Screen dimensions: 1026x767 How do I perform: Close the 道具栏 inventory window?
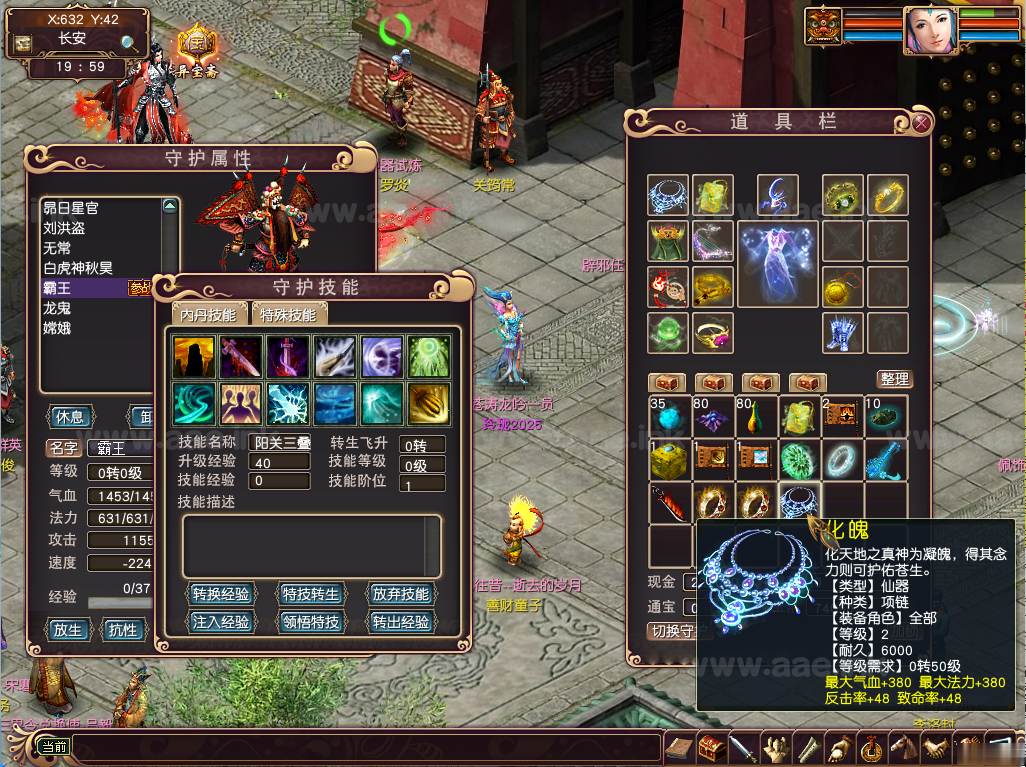pyautogui.click(x=921, y=123)
